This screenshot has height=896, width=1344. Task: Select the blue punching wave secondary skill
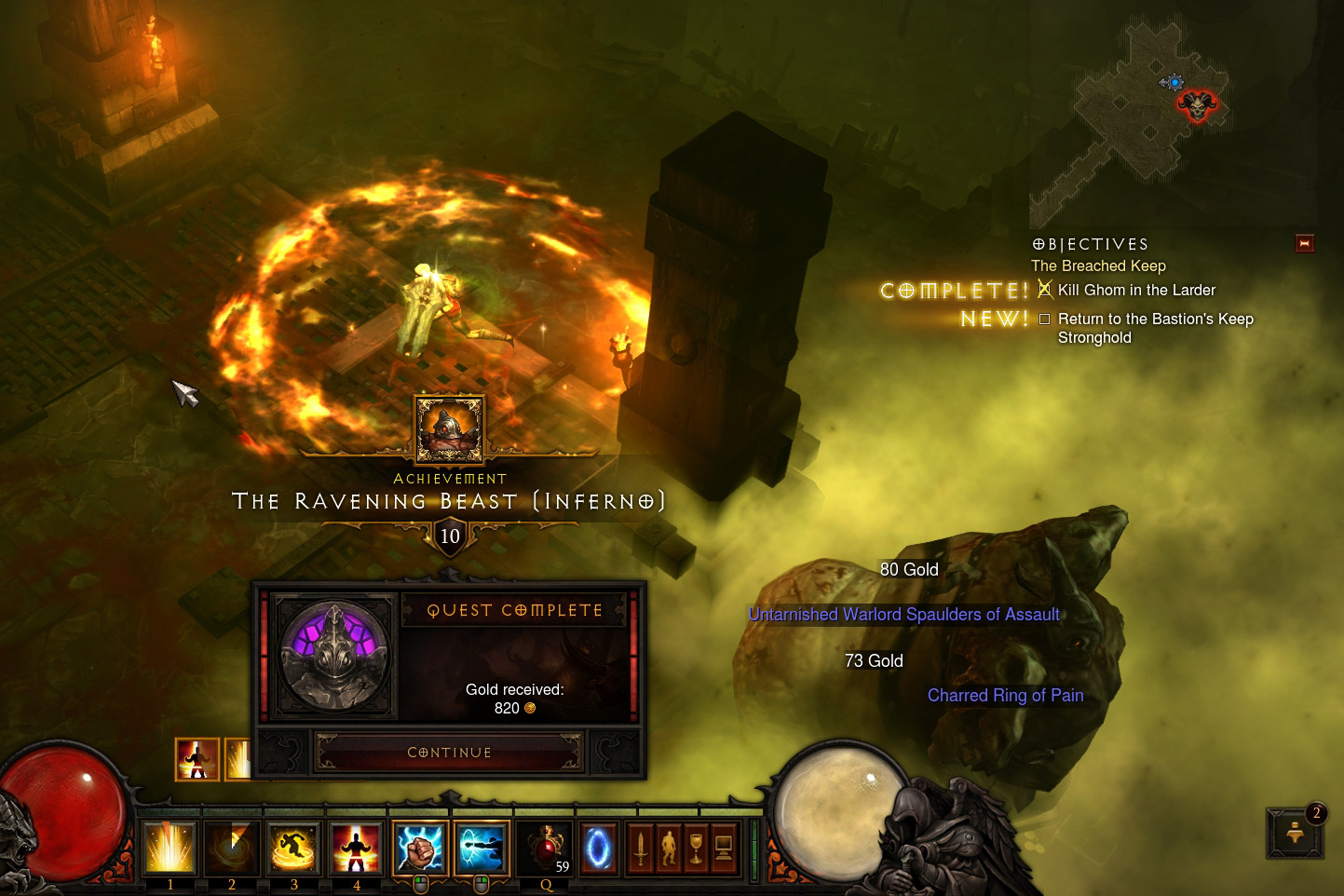pos(482,848)
